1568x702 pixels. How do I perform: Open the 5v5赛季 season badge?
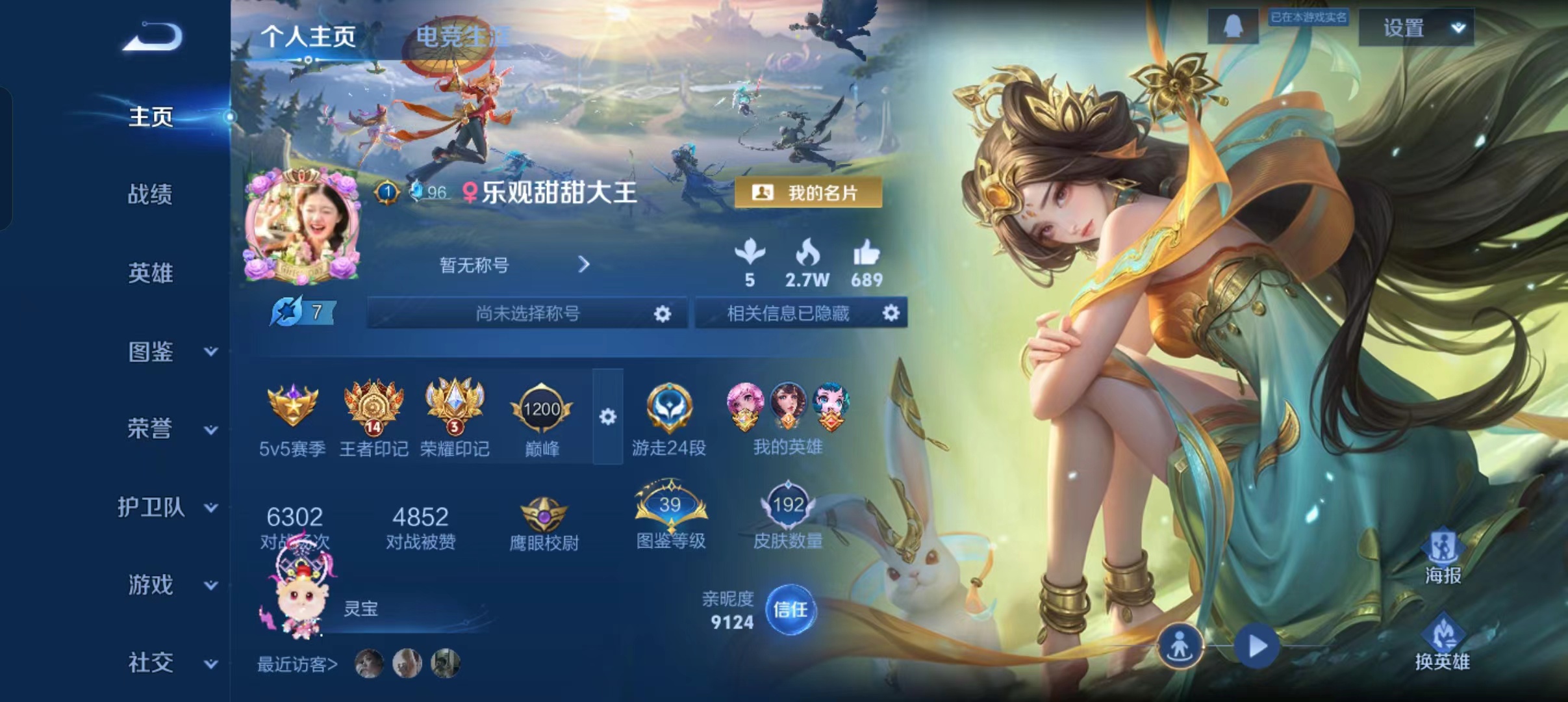[292, 406]
